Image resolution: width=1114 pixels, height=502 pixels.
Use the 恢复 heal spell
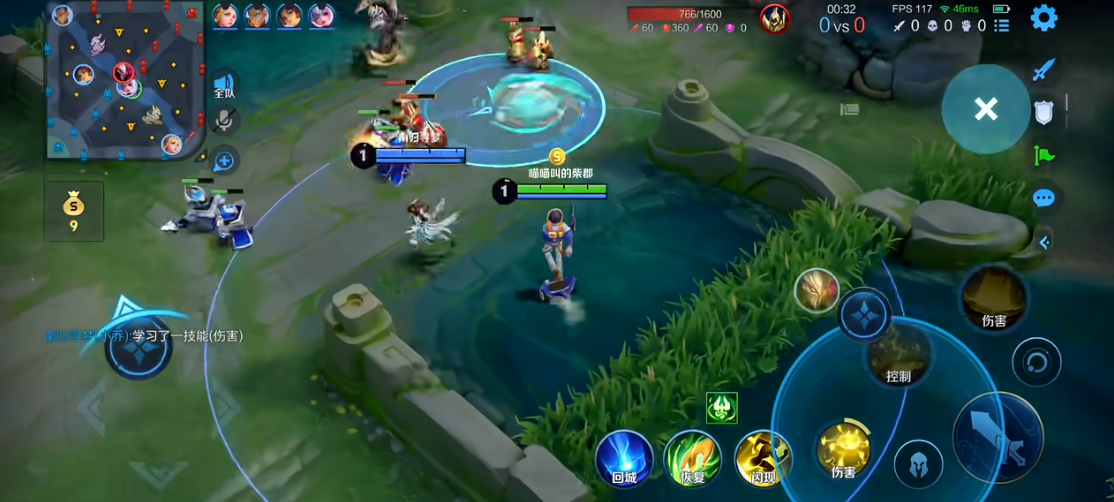pyautogui.click(x=692, y=458)
